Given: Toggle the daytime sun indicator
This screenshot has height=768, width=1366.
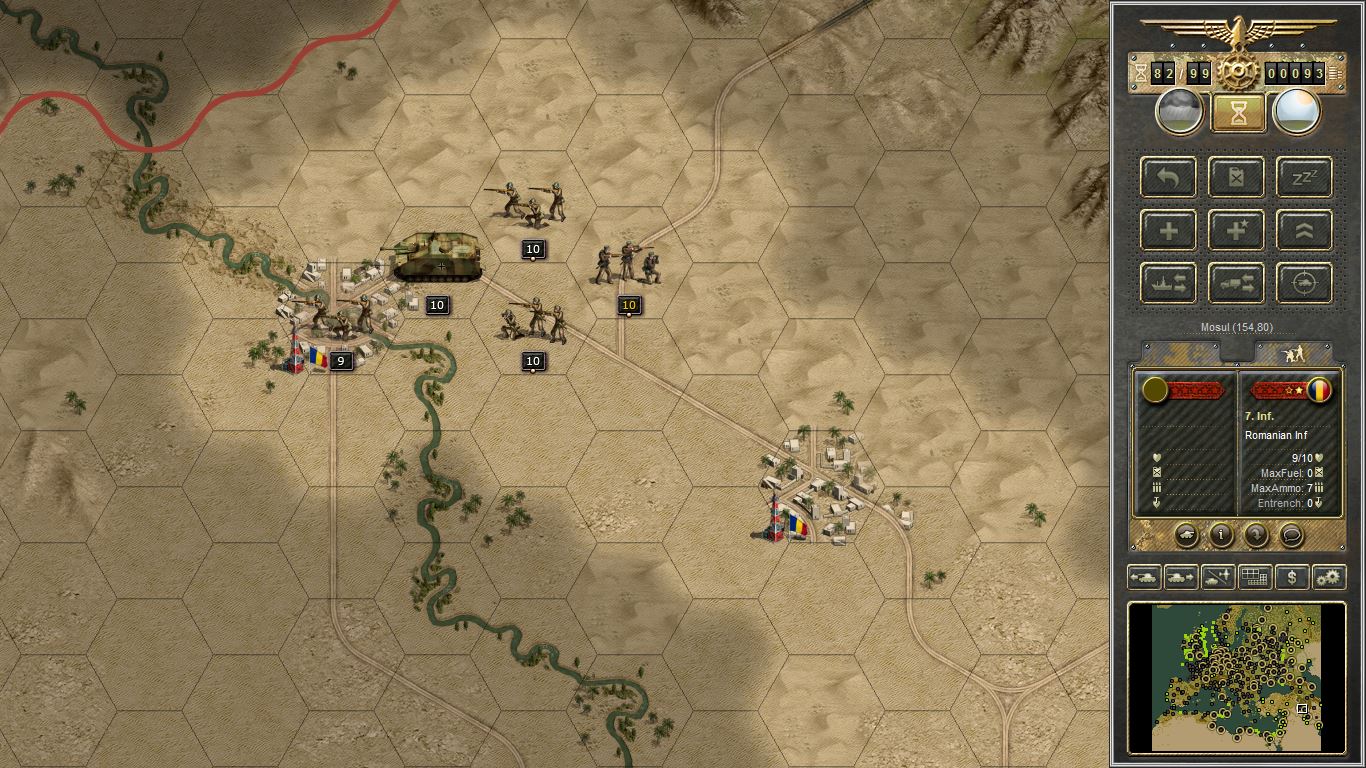Looking at the screenshot, I should coord(1297,111).
